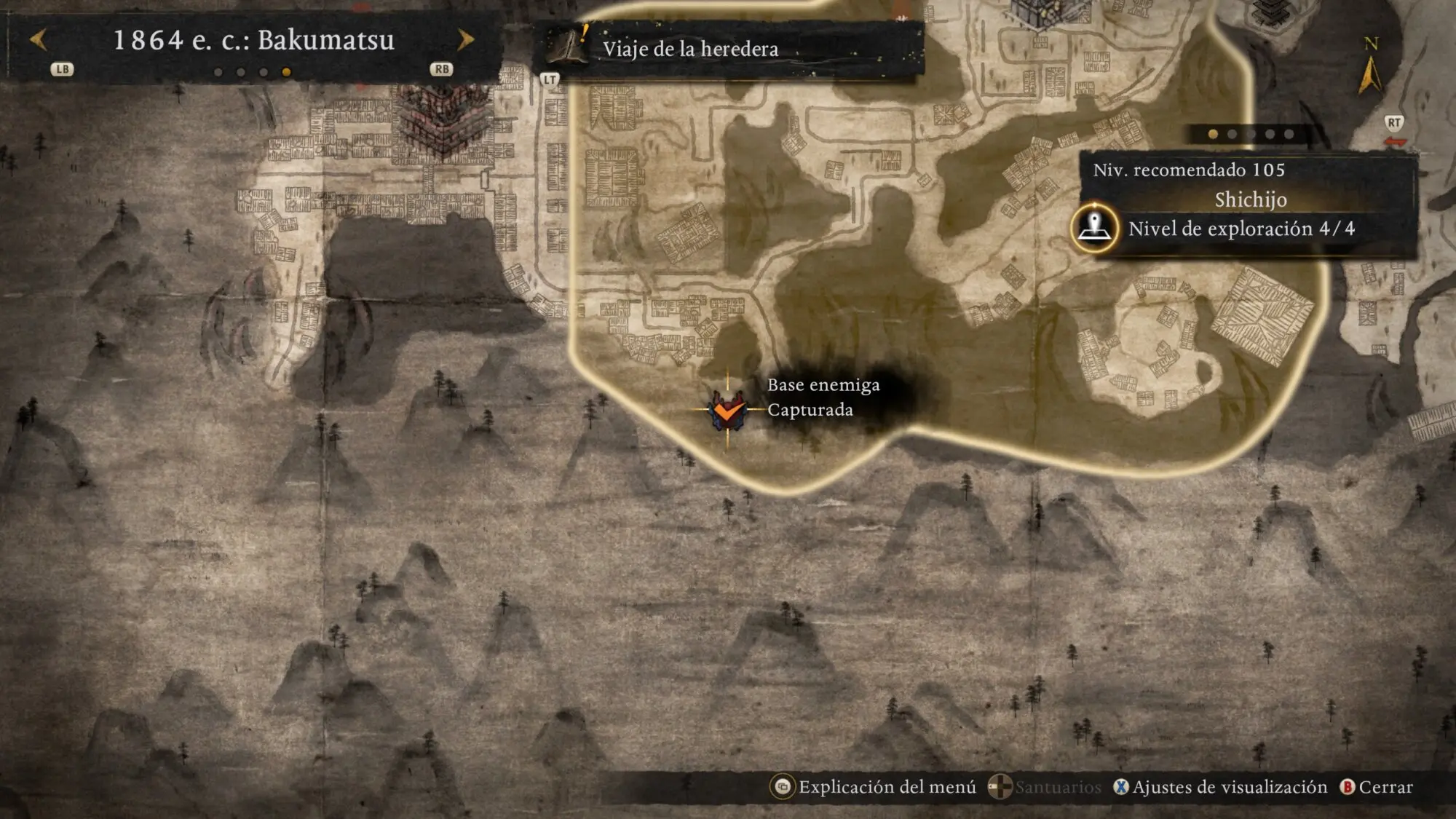Open the Viaje de la heredera mission tracker
The height and width of the screenshot is (819, 1456).
point(690,49)
